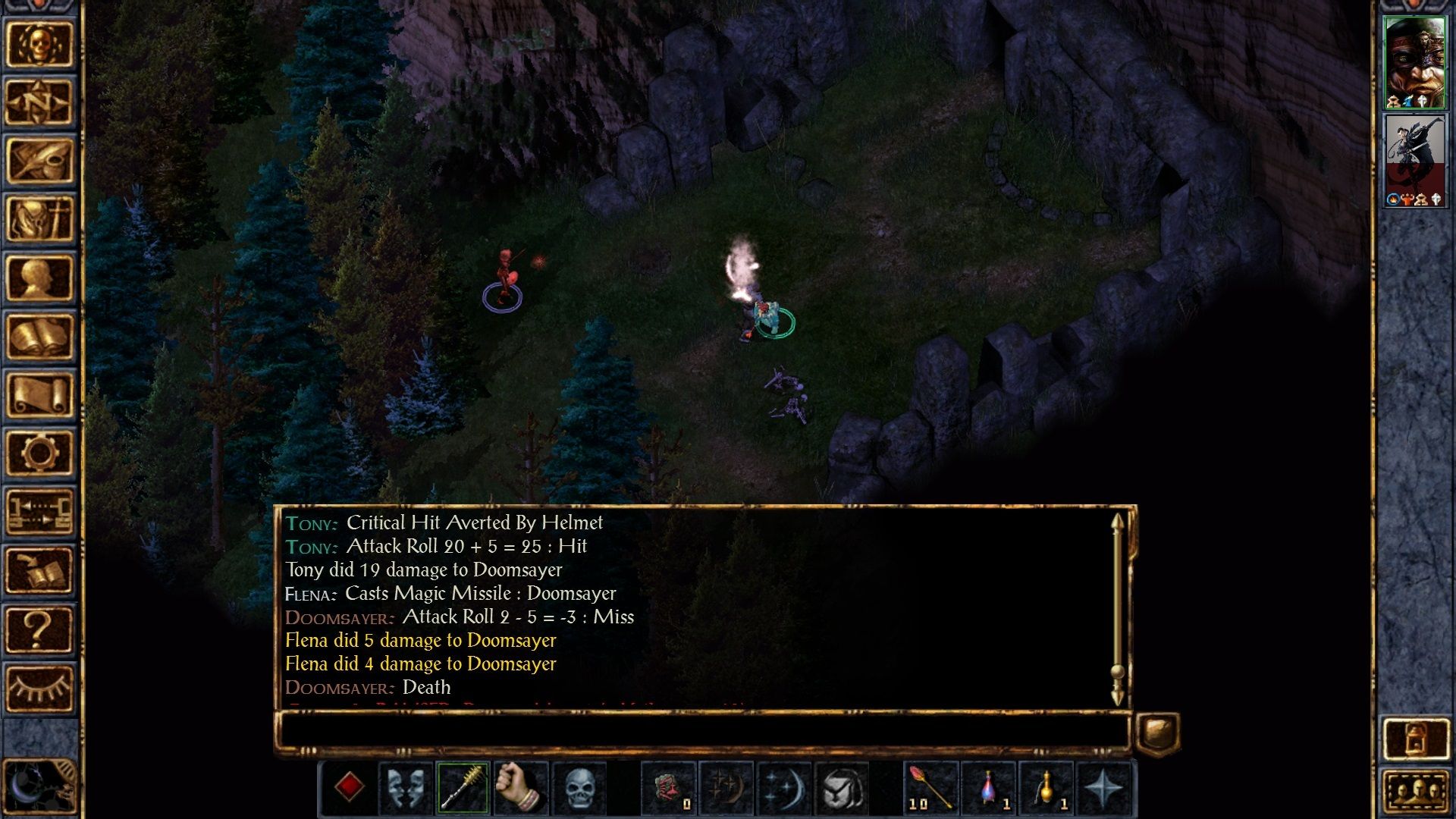The image size is (1456, 819).
Task: Select the spiked mace weapon slot
Action: point(463,788)
